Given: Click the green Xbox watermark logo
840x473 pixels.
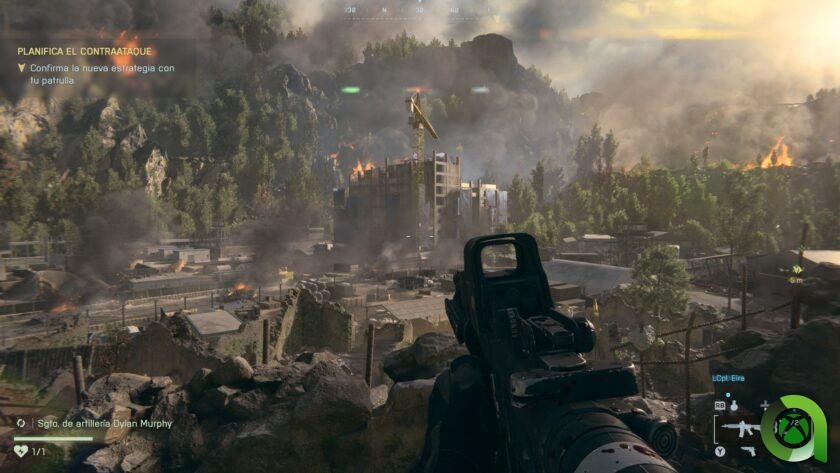Looking at the screenshot, I should [x=793, y=428].
